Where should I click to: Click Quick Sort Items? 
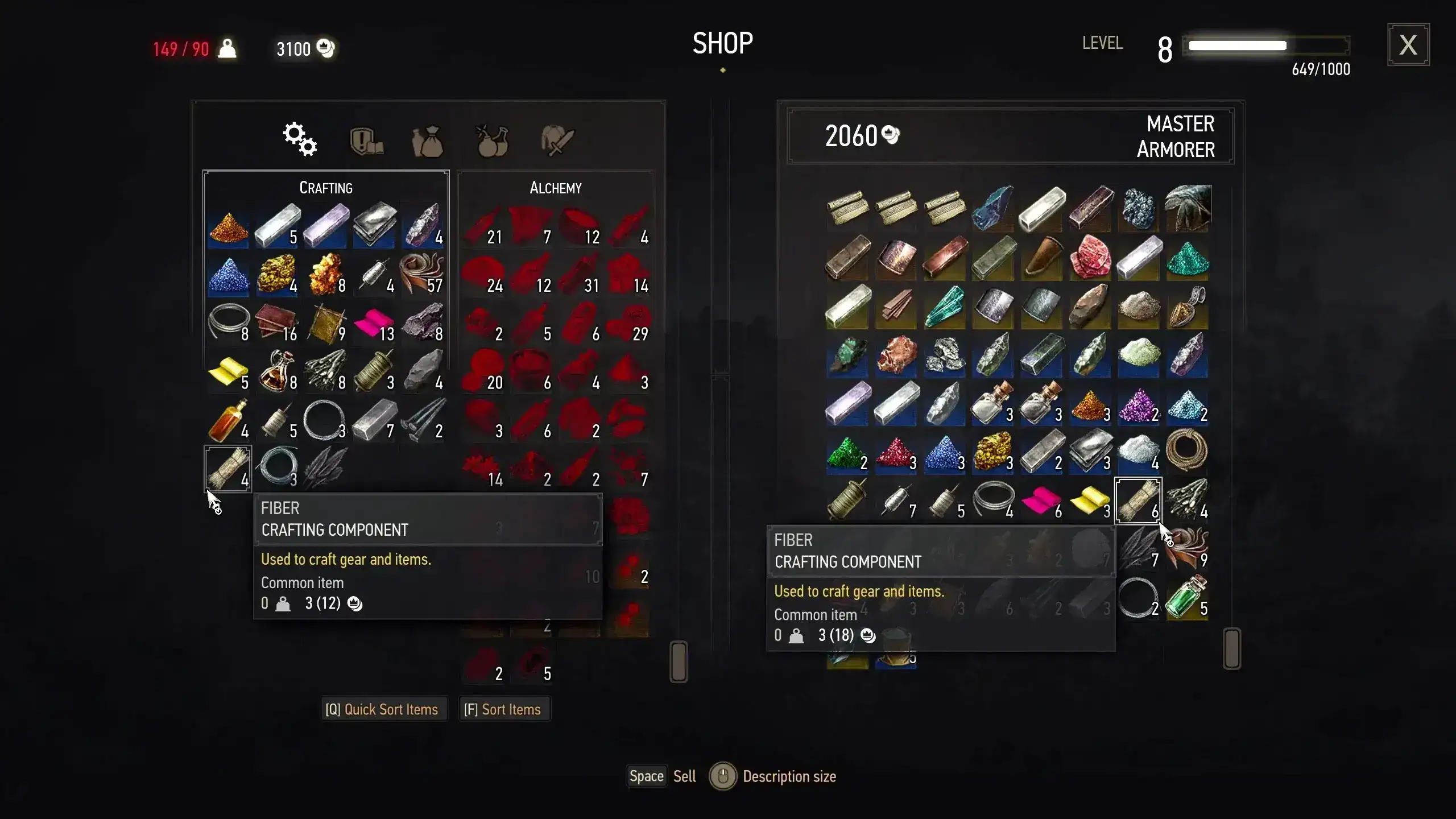coord(382,709)
